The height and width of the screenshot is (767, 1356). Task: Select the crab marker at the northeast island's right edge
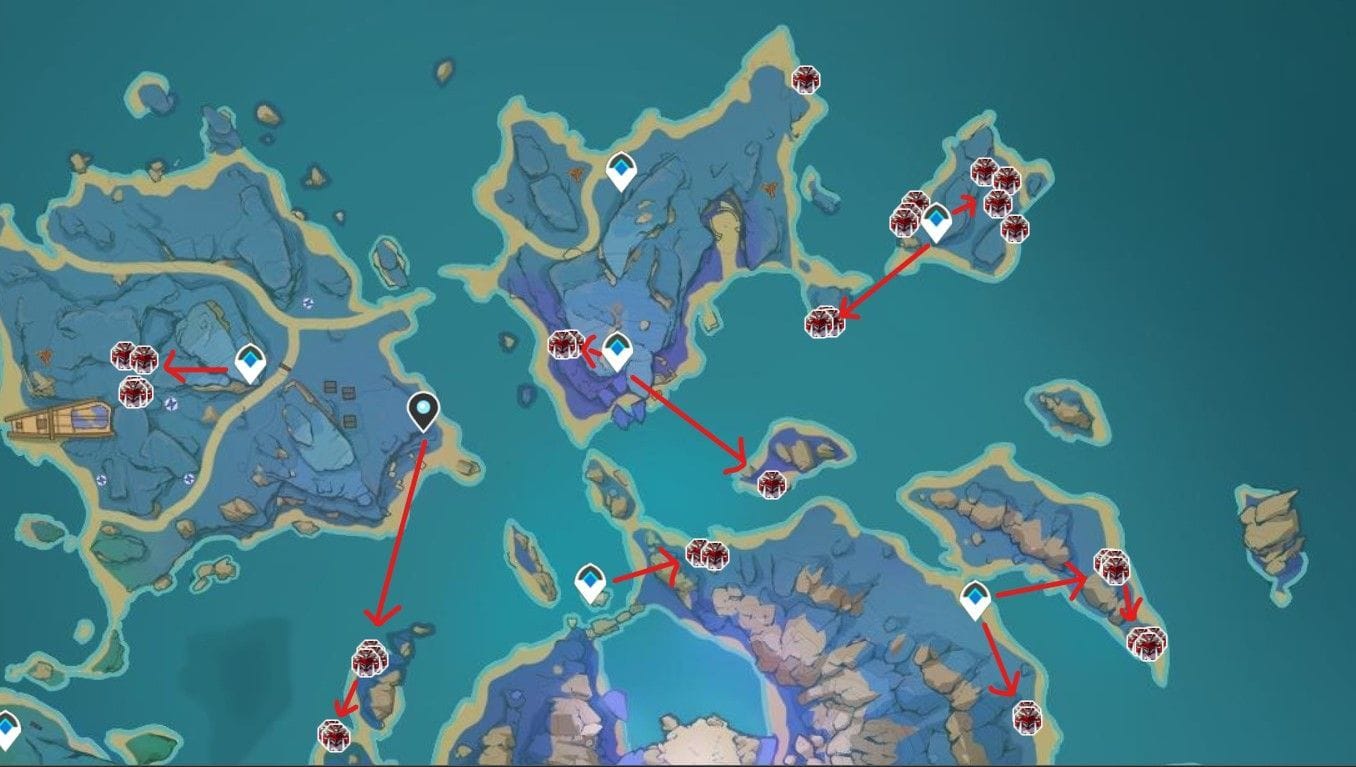(1015, 228)
